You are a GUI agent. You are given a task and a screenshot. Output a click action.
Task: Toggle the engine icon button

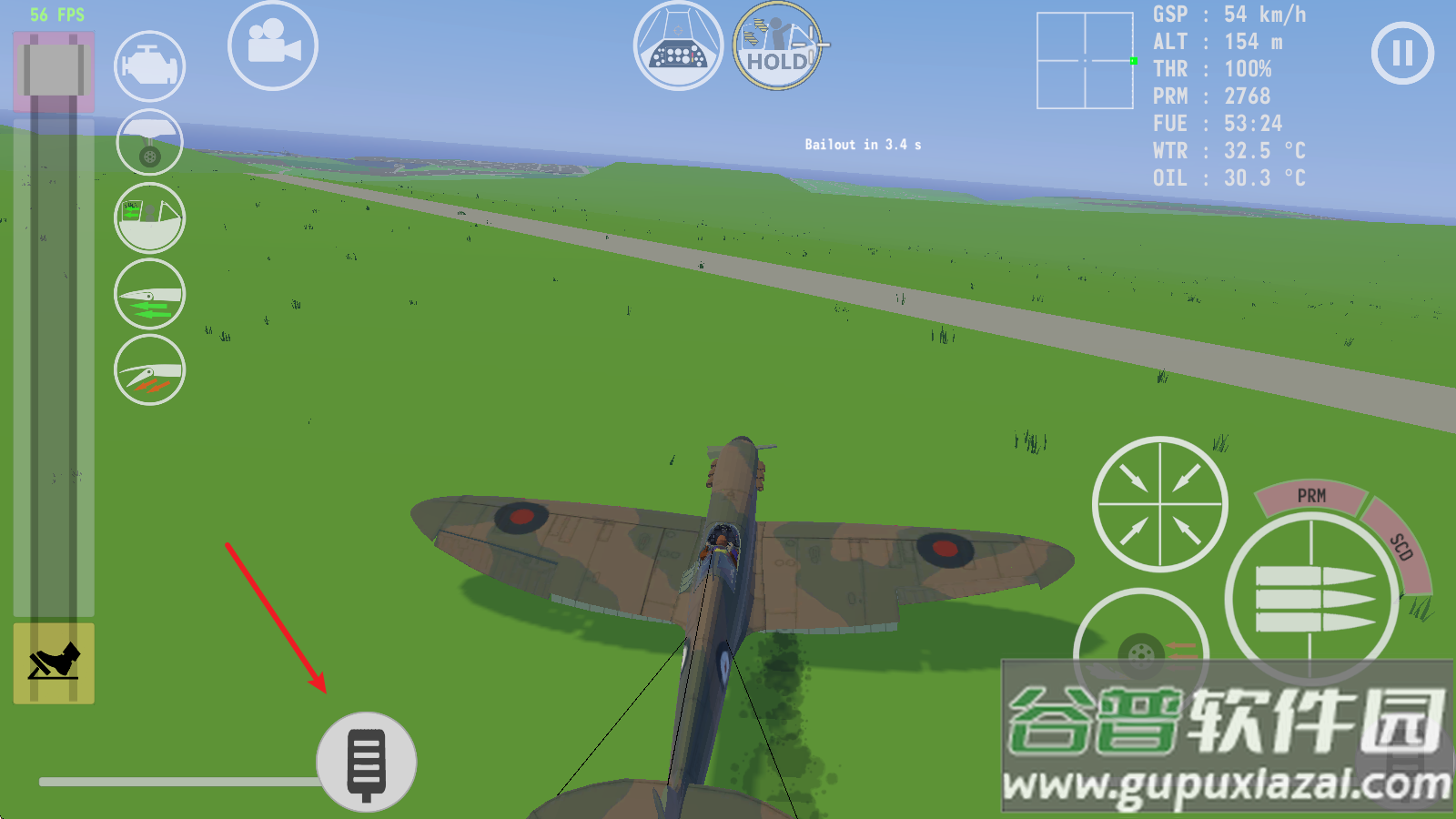click(149, 66)
